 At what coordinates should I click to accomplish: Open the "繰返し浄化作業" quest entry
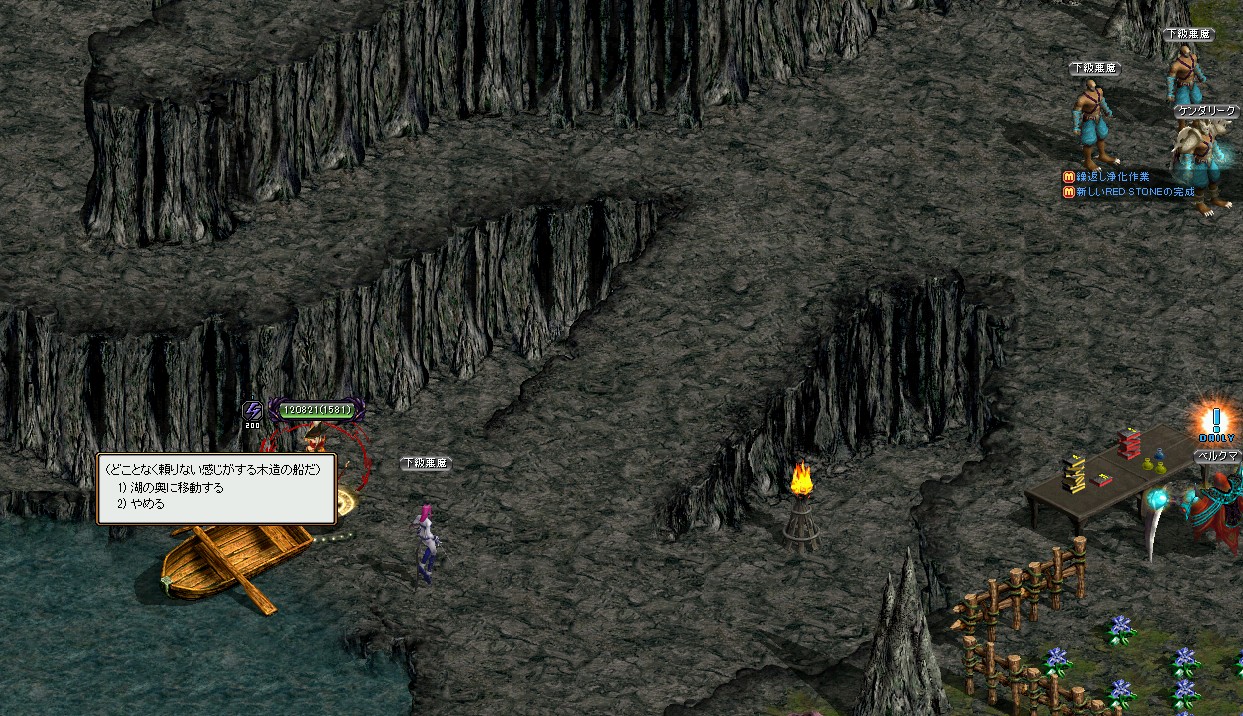click(x=1111, y=177)
